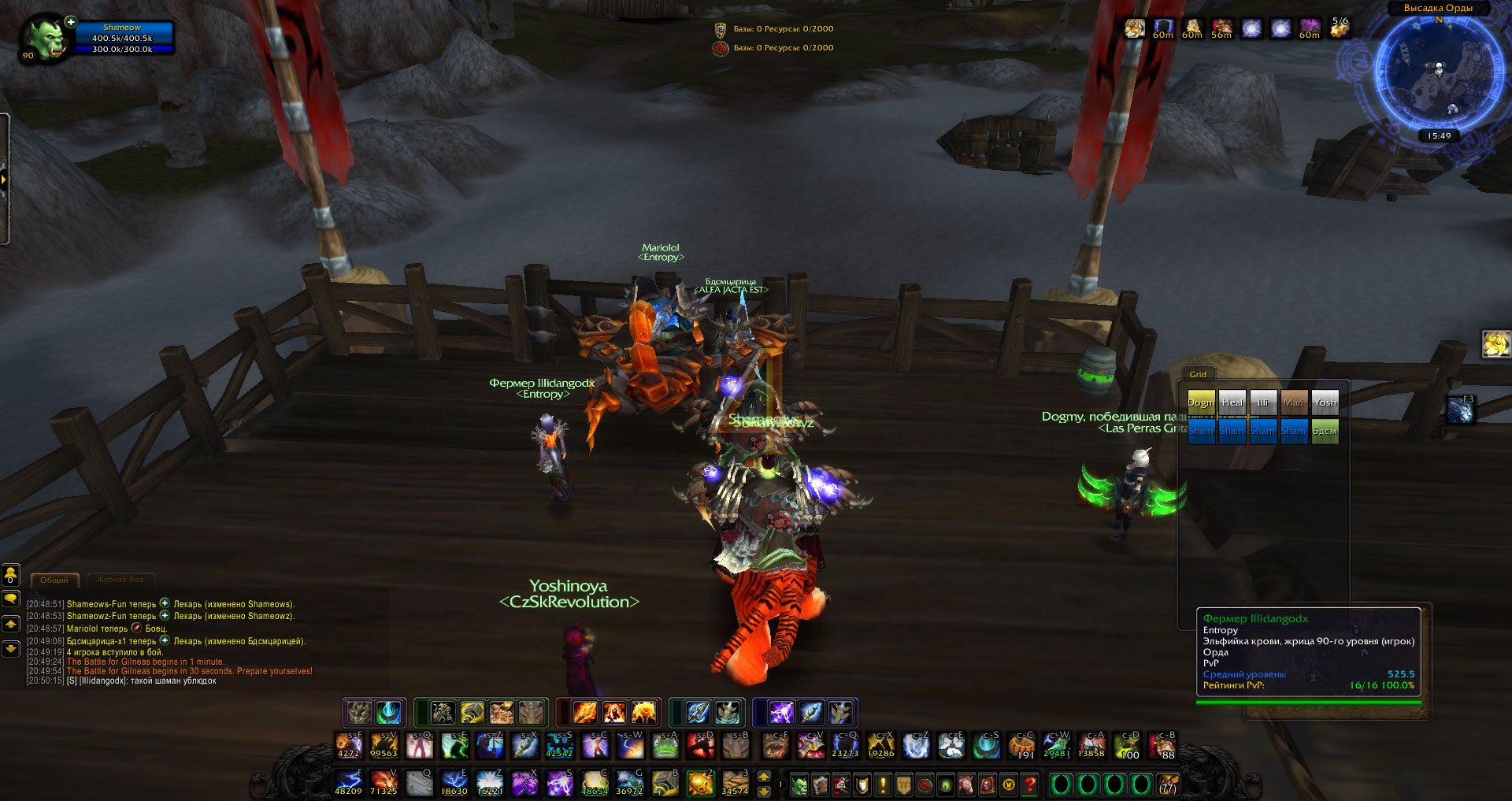Click the Shameow player portrait
1512x801 pixels.
[x=46, y=39]
